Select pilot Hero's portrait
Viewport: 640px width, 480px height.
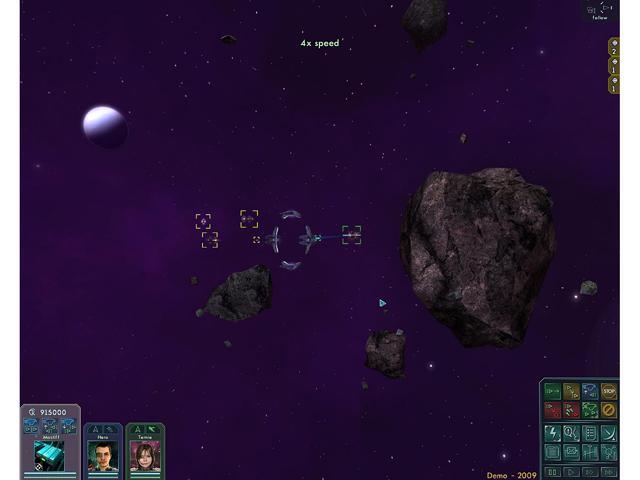pos(103,456)
